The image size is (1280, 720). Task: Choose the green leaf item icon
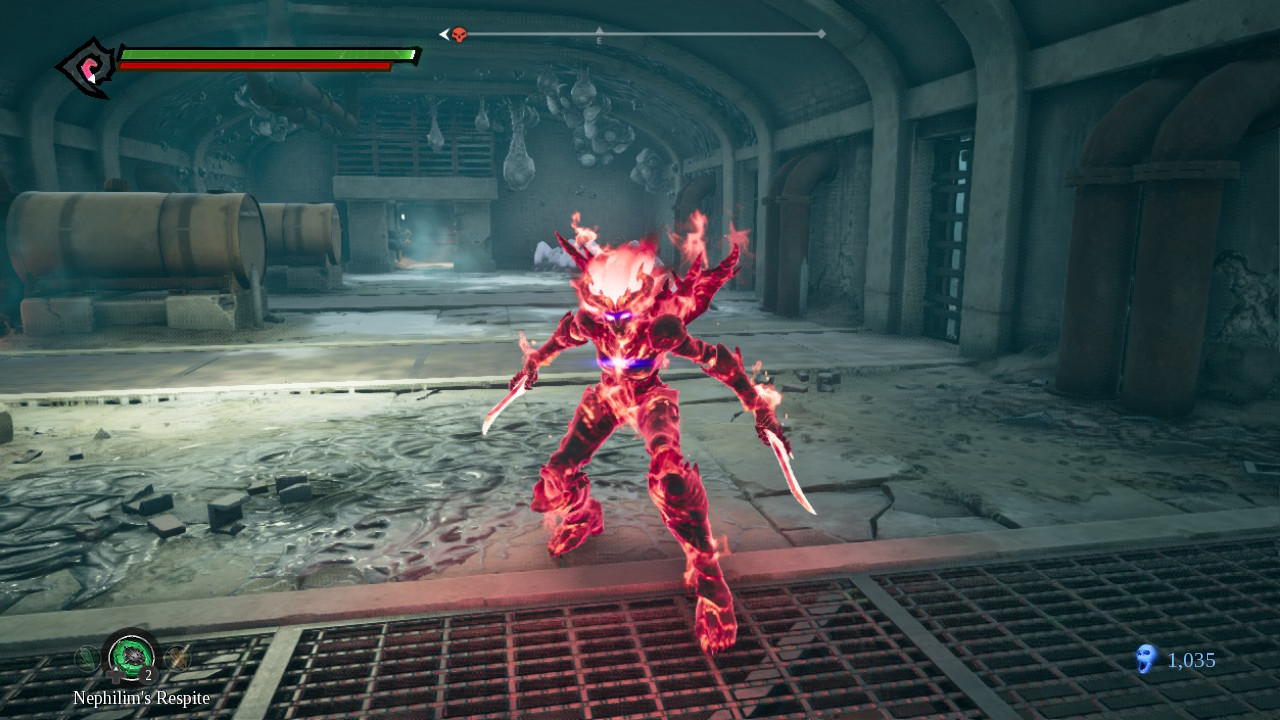[87, 657]
